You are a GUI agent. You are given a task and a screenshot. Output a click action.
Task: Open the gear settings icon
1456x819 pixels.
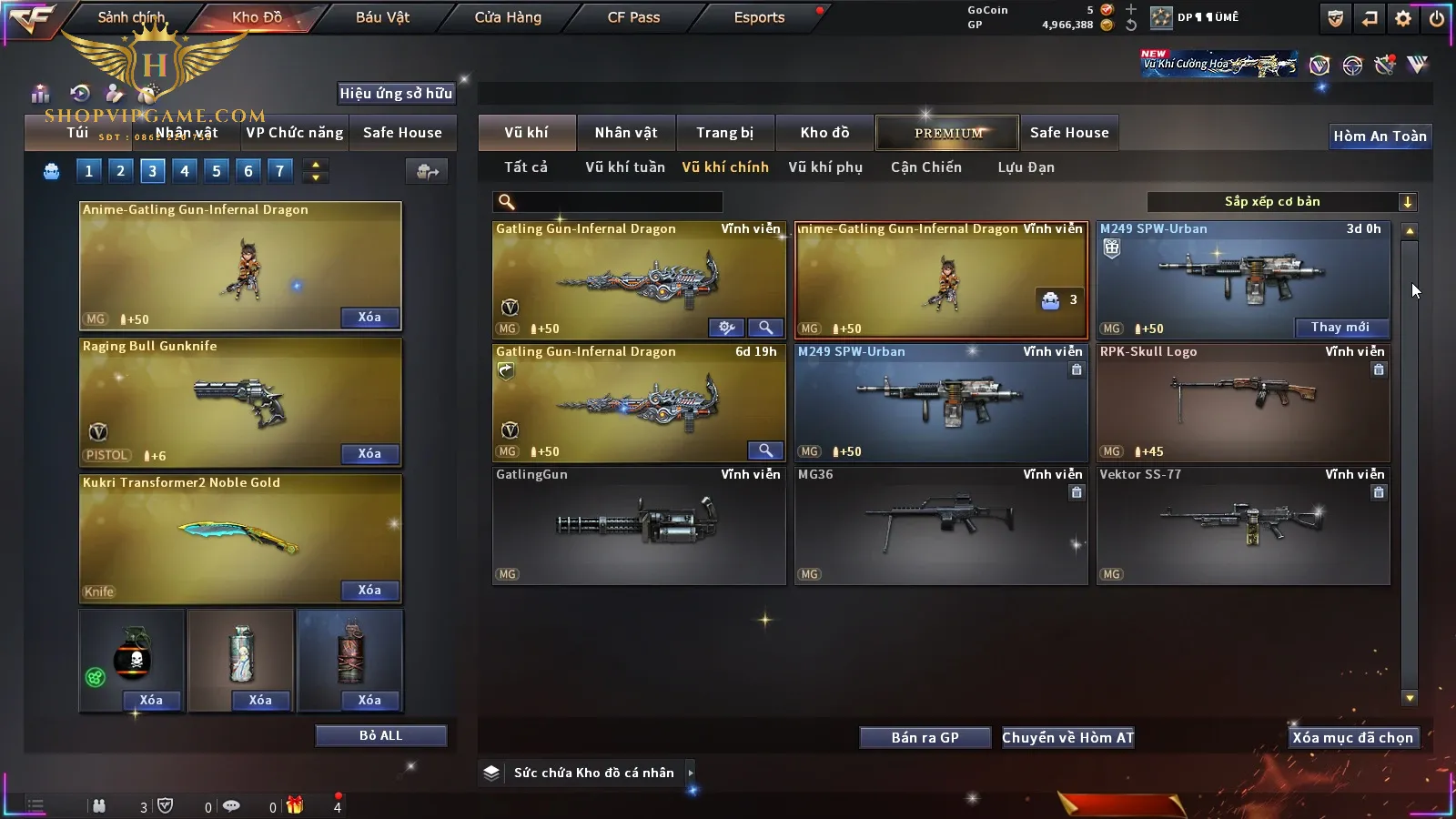point(1403,18)
